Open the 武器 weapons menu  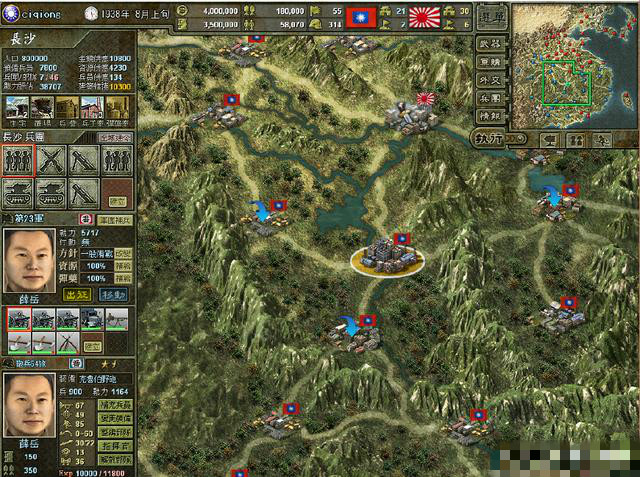point(489,43)
